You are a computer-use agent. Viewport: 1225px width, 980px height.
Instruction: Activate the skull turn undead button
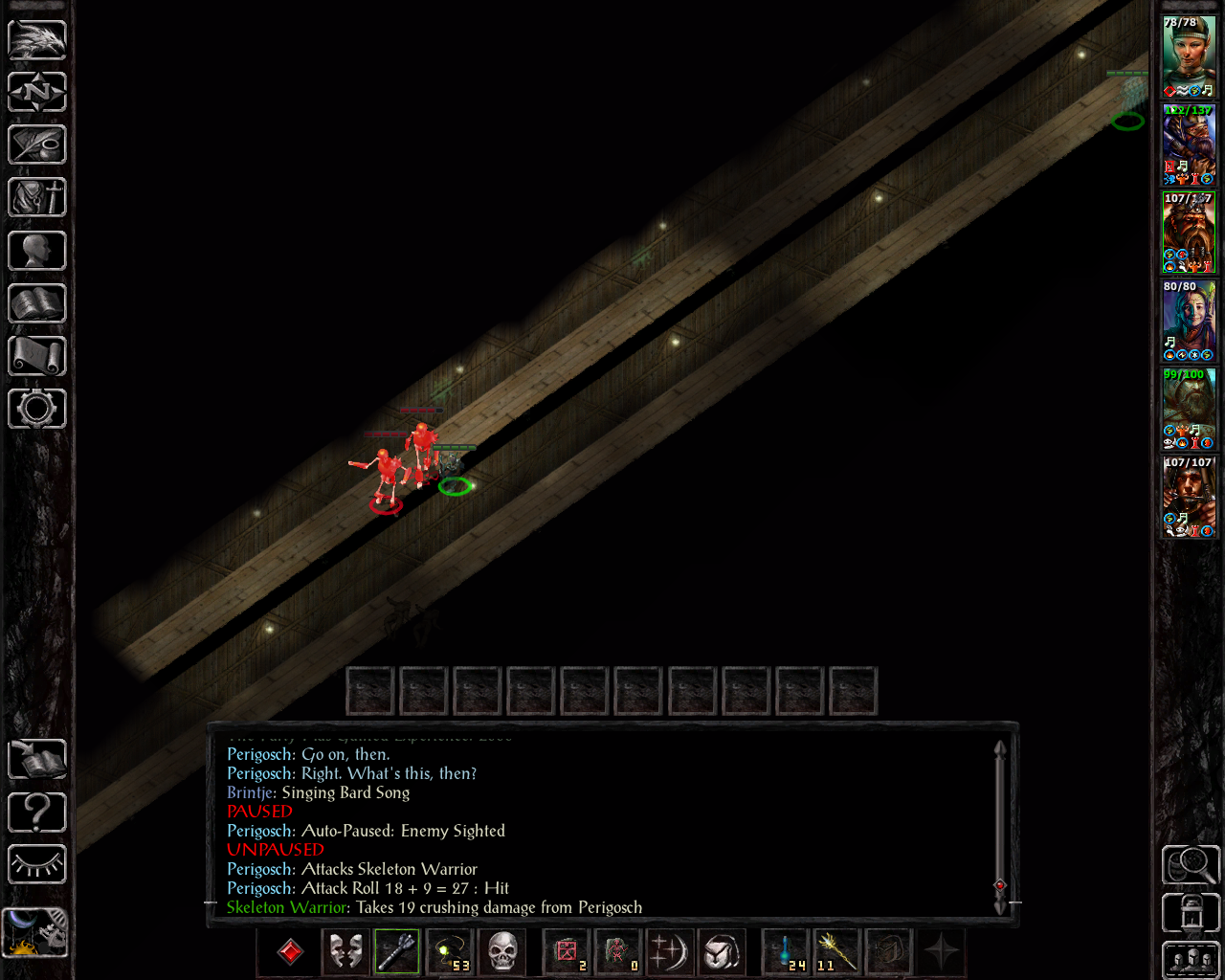tap(502, 952)
